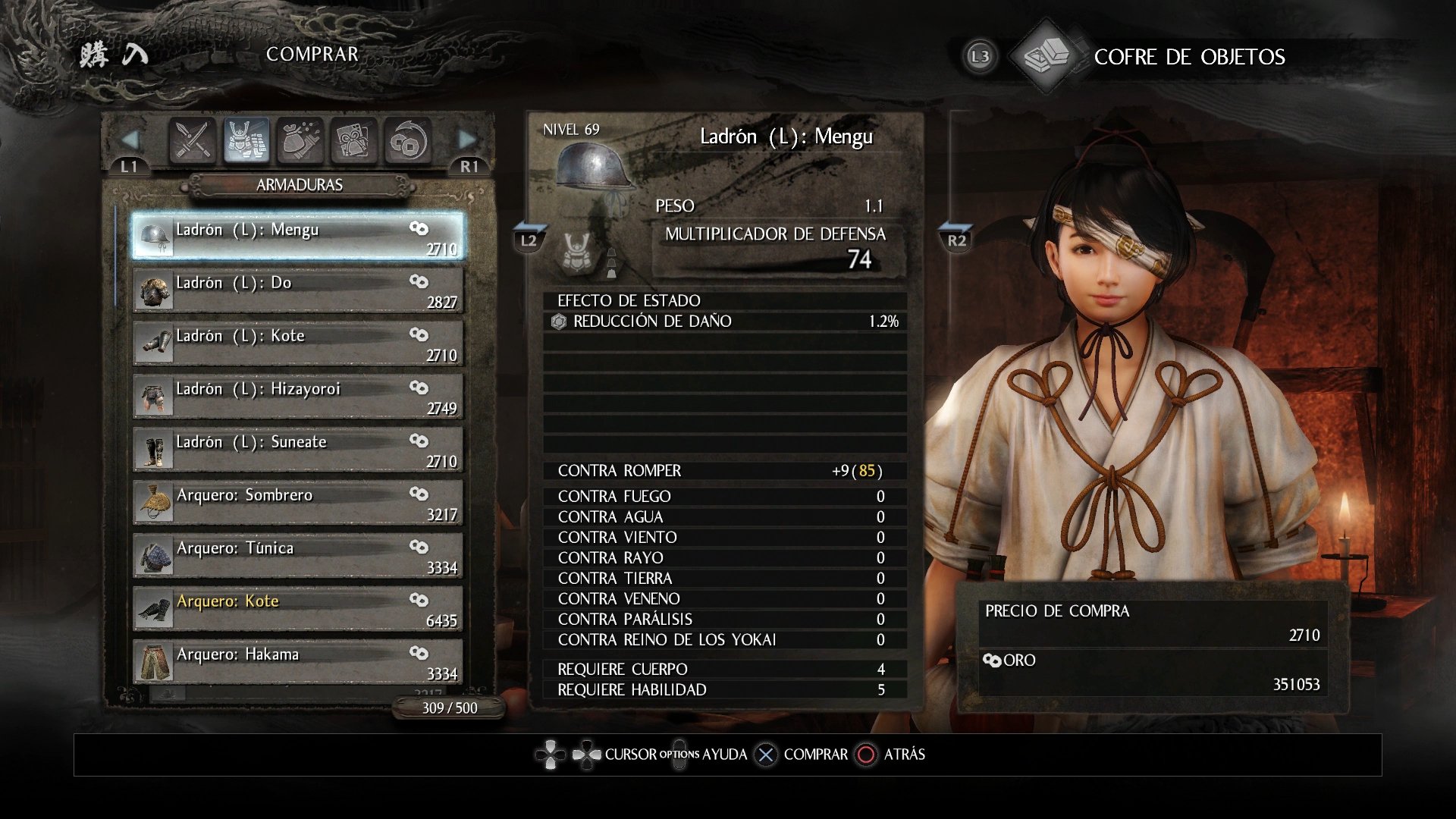Select the Arquero: Túnica armor
Screen dimensions: 1456x819
[297, 556]
